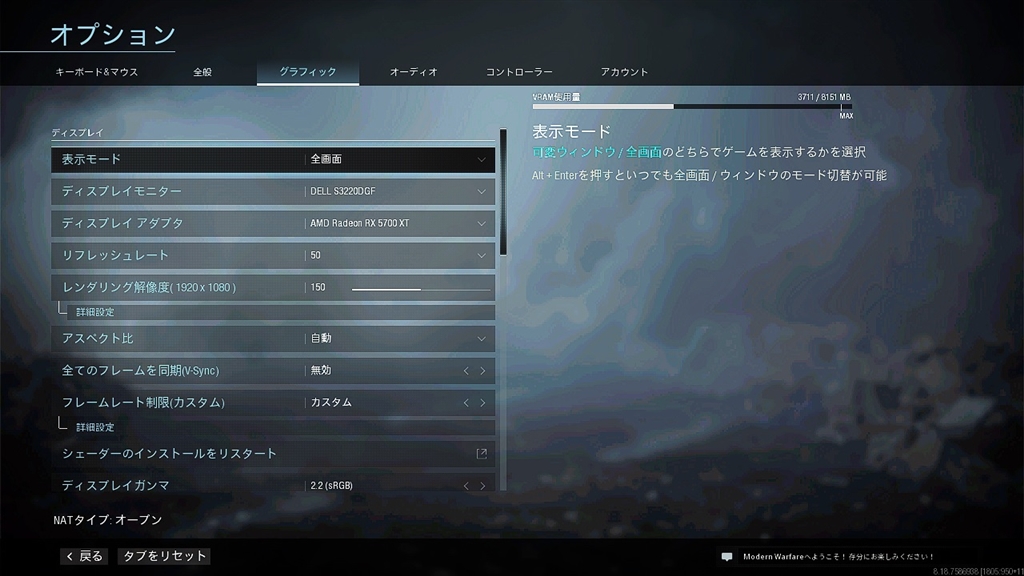Expand 詳細設定 under フレームレート制限
This screenshot has width=1024, height=576.
point(95,427)
